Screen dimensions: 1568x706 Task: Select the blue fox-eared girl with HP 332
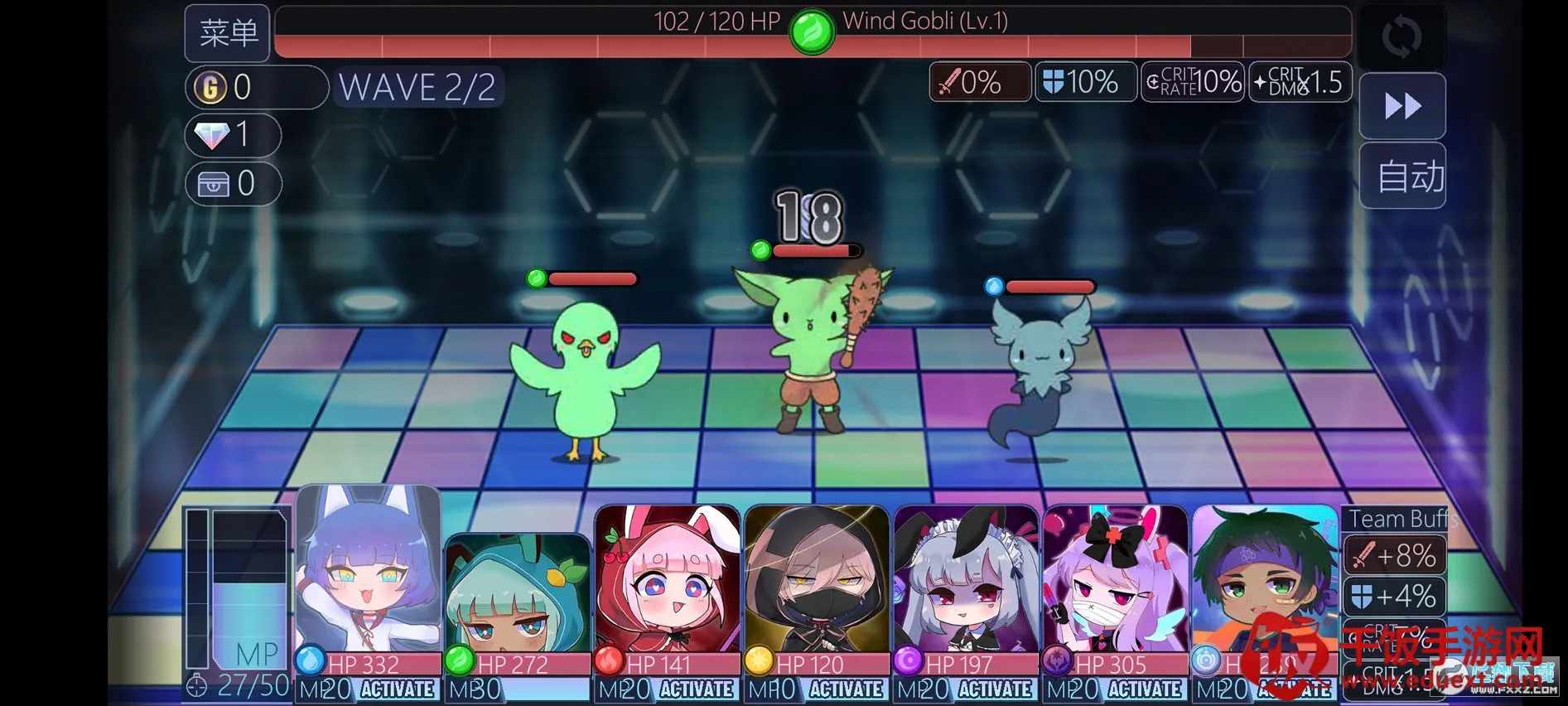(x=368, y=572)
